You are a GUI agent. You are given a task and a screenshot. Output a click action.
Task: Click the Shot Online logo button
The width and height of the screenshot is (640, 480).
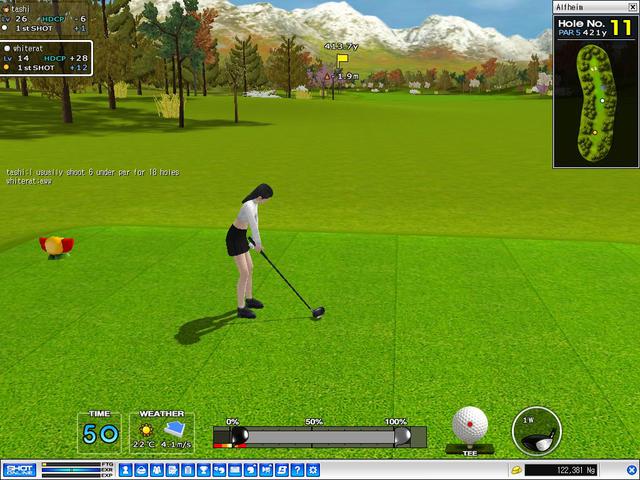pyautogui.click(x=20, y=470)
